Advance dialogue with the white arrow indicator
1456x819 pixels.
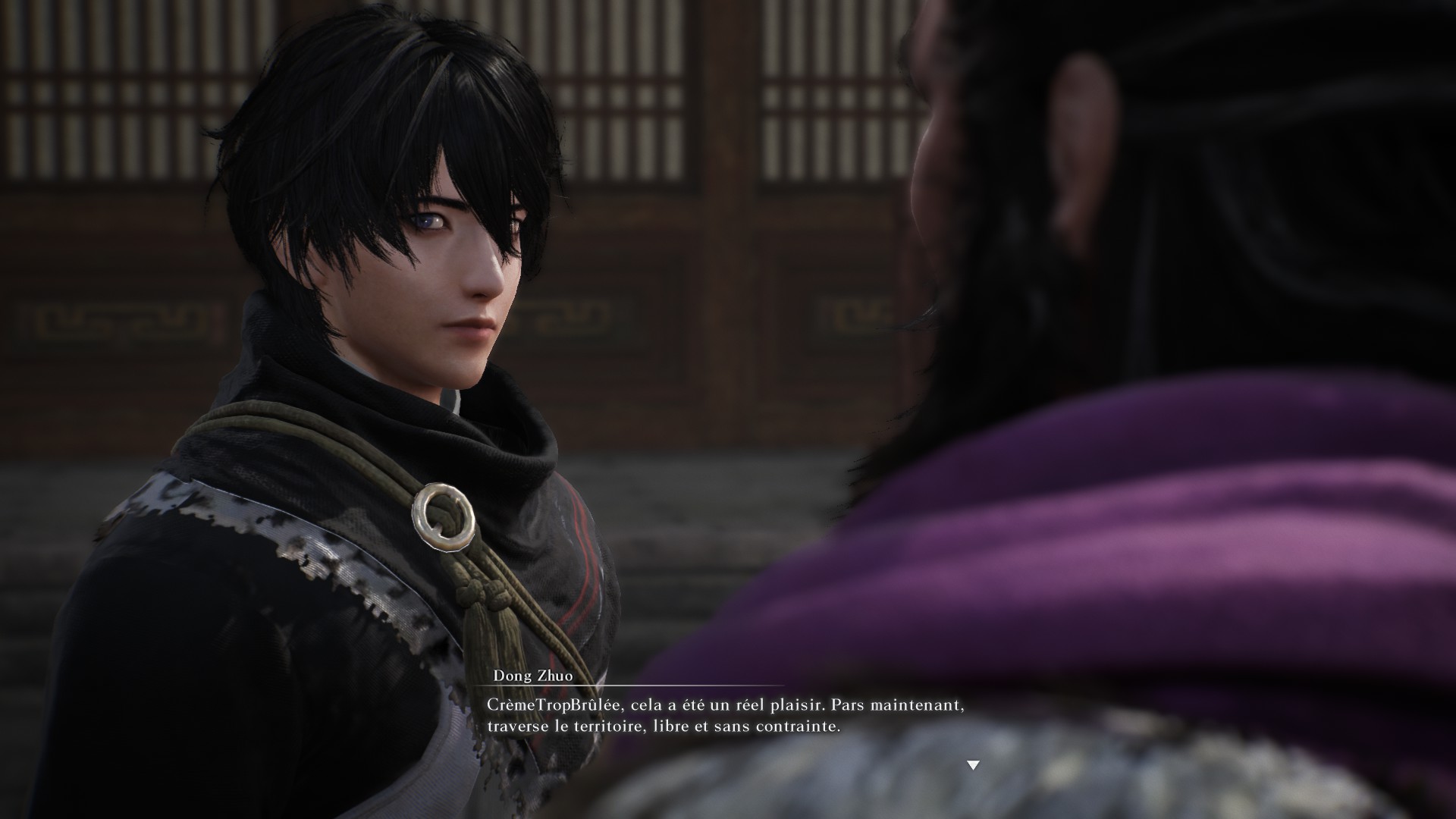[973, 765]
